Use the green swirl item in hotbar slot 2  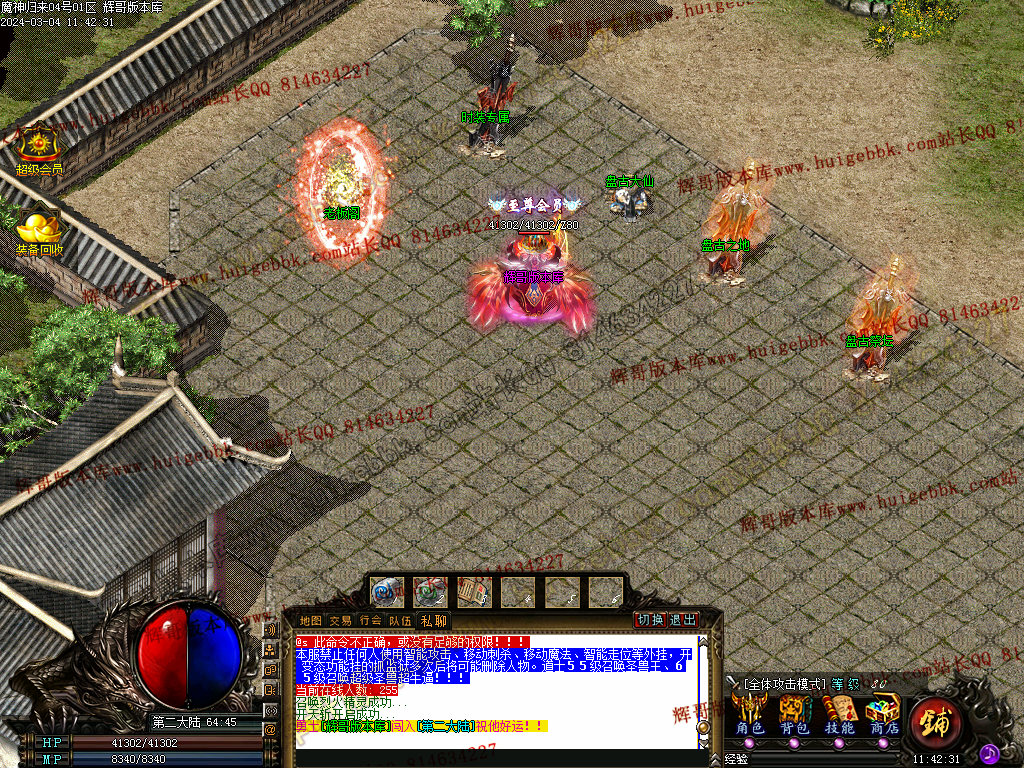point(431,592)
